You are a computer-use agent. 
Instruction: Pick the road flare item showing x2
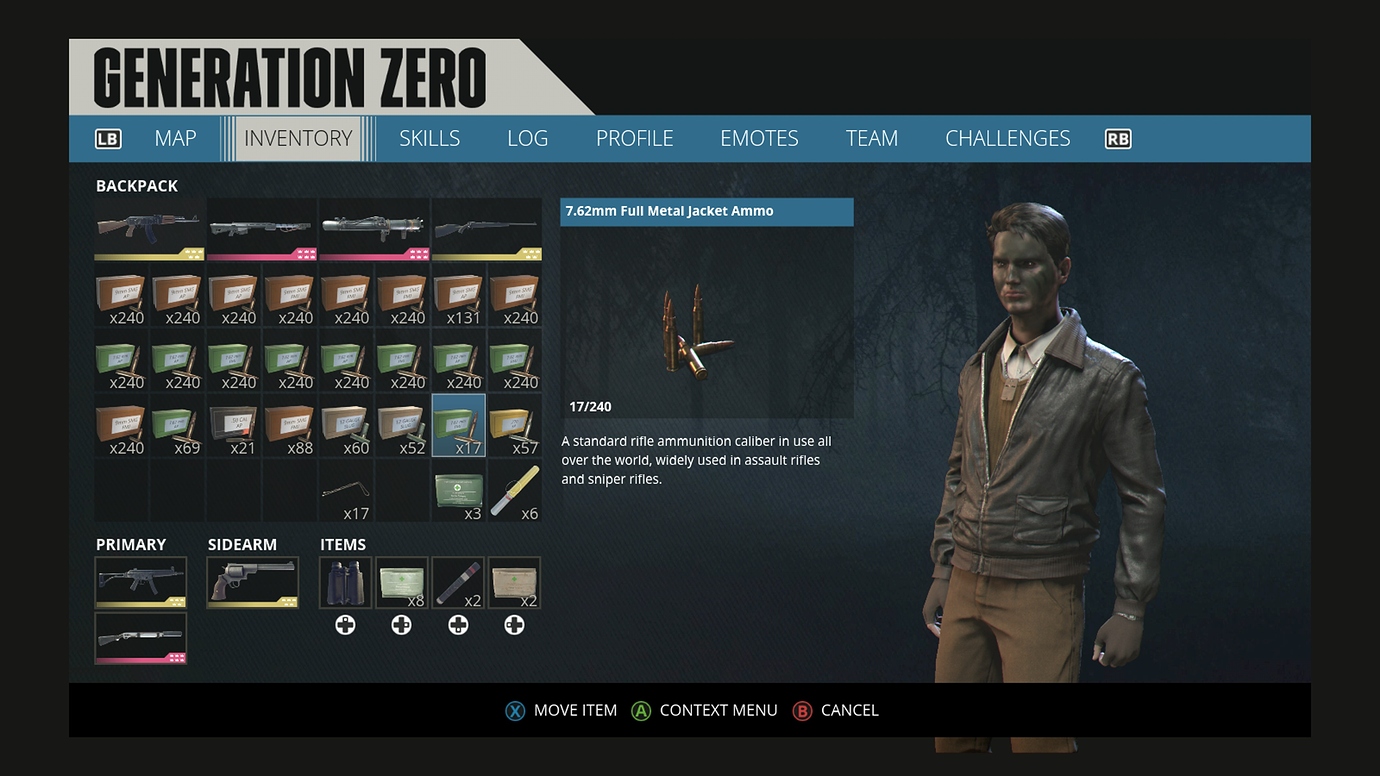point(457,582)
